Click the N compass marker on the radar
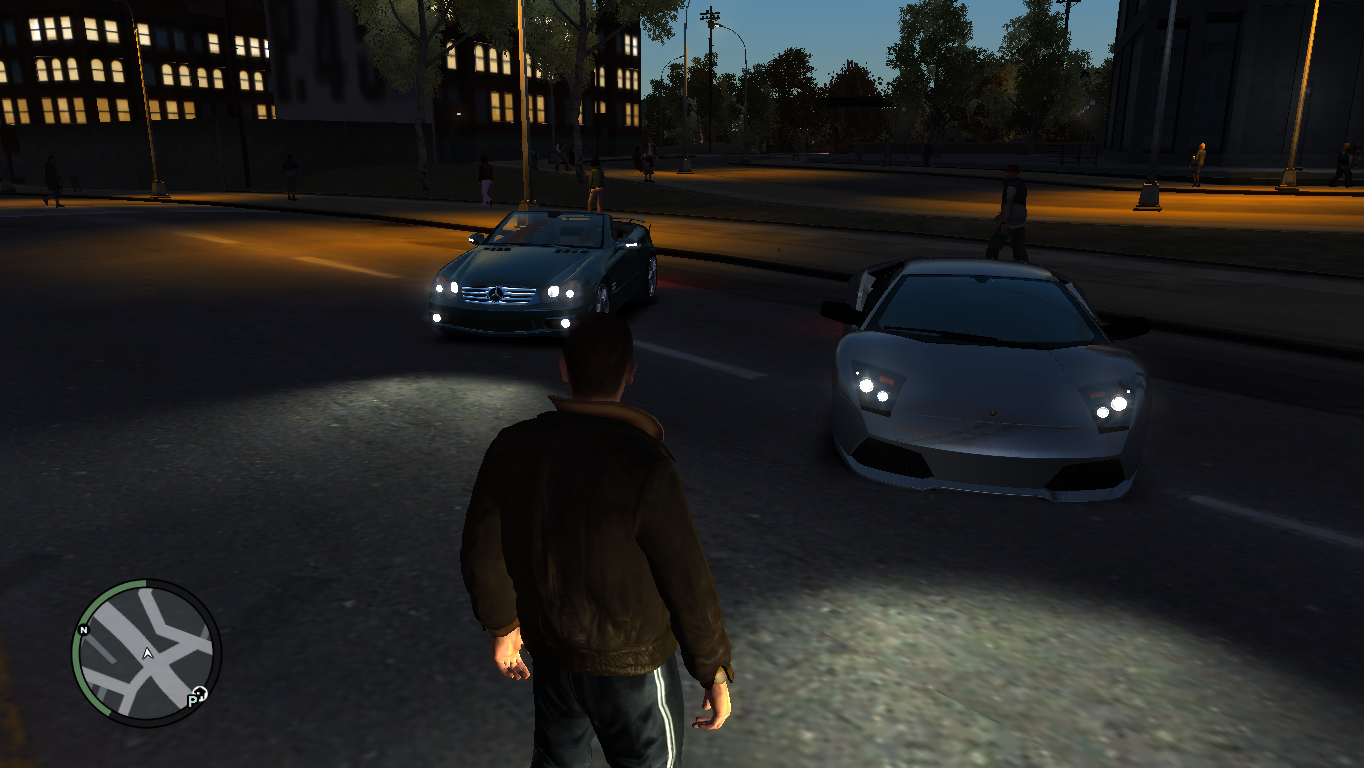The height and width of the screenshot is (768, 1364). (x=83, y=630)
